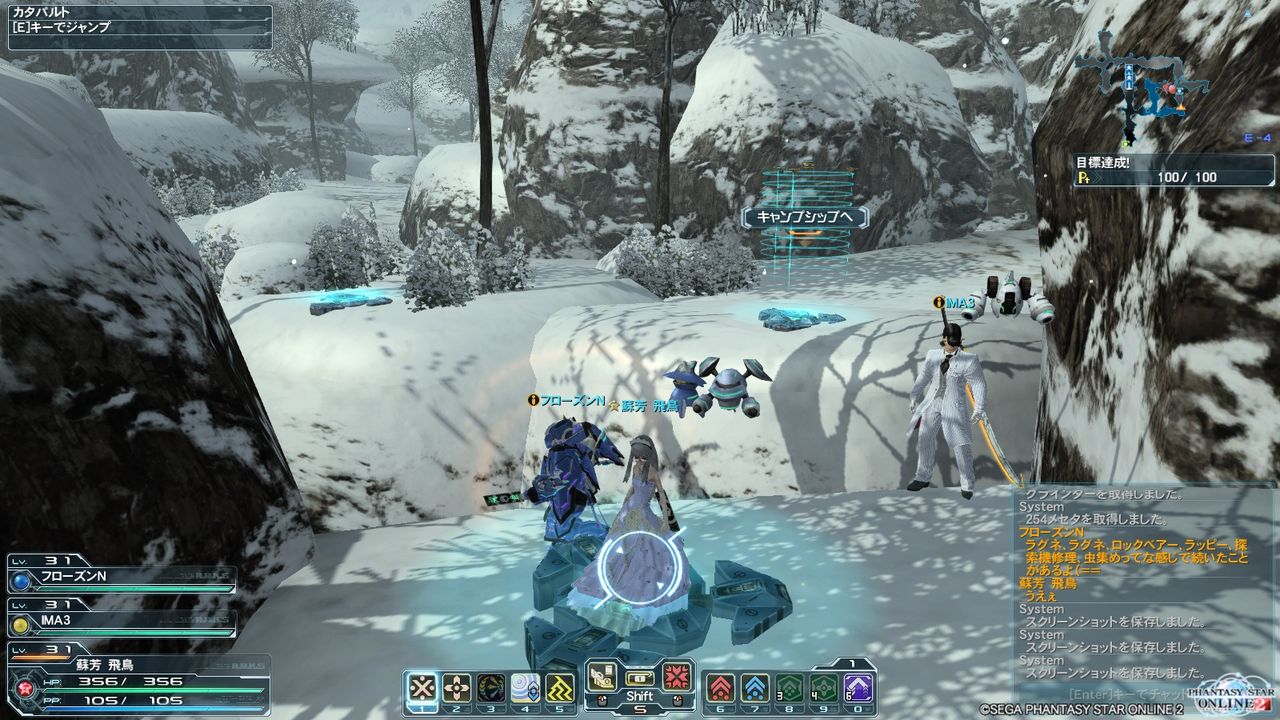Click the right mouse button action indicator
This screenshot has height=720, width=1280.
(678, 700)
